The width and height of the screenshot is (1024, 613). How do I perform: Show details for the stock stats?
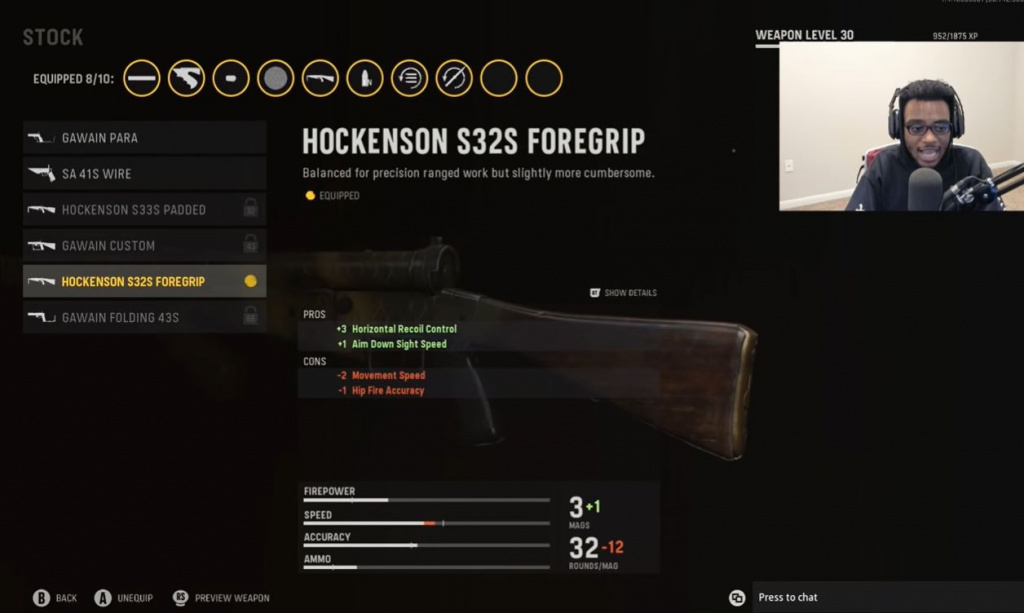623,293
